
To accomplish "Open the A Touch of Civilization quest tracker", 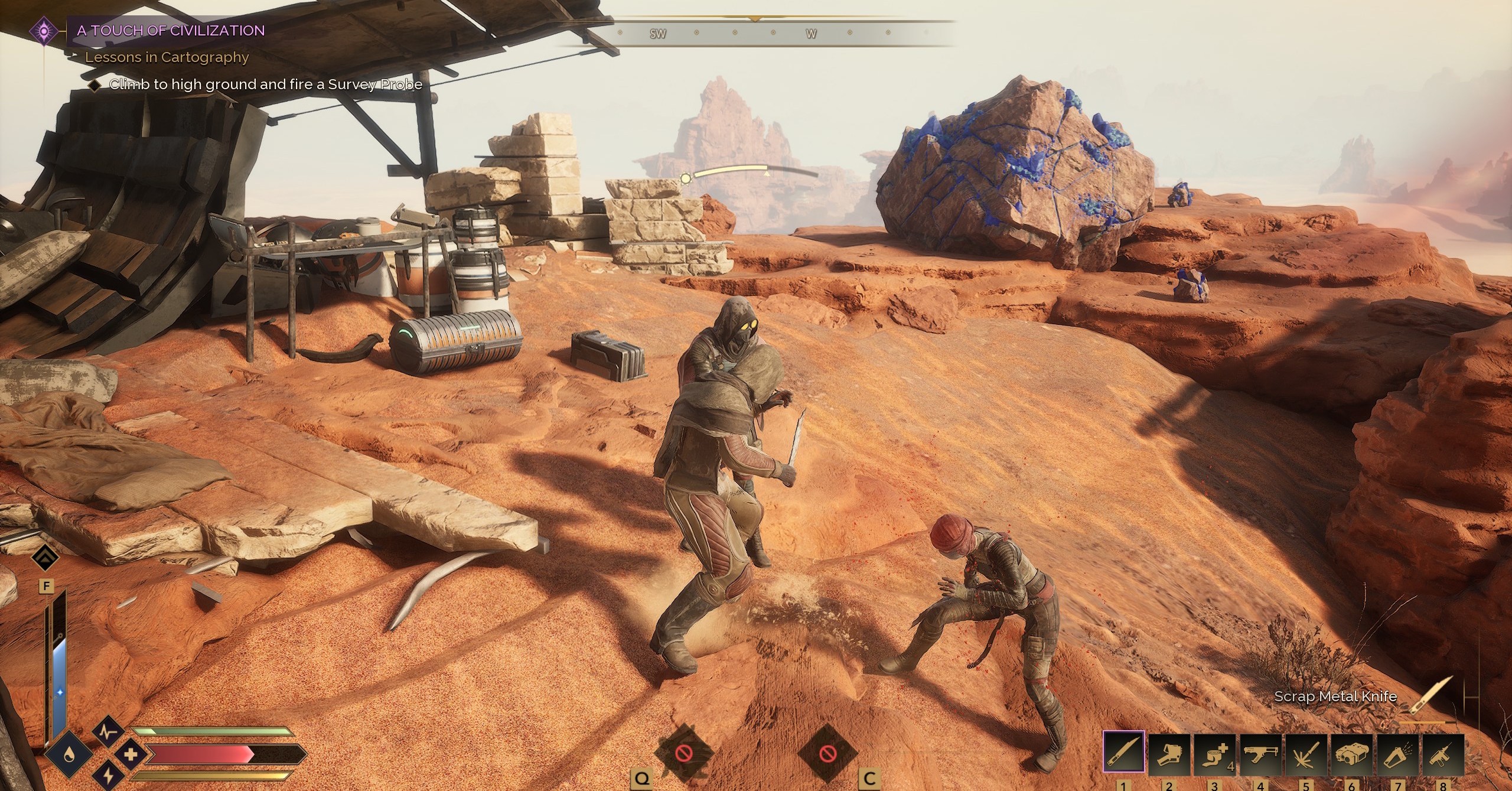I will click(x=171, y=31).
